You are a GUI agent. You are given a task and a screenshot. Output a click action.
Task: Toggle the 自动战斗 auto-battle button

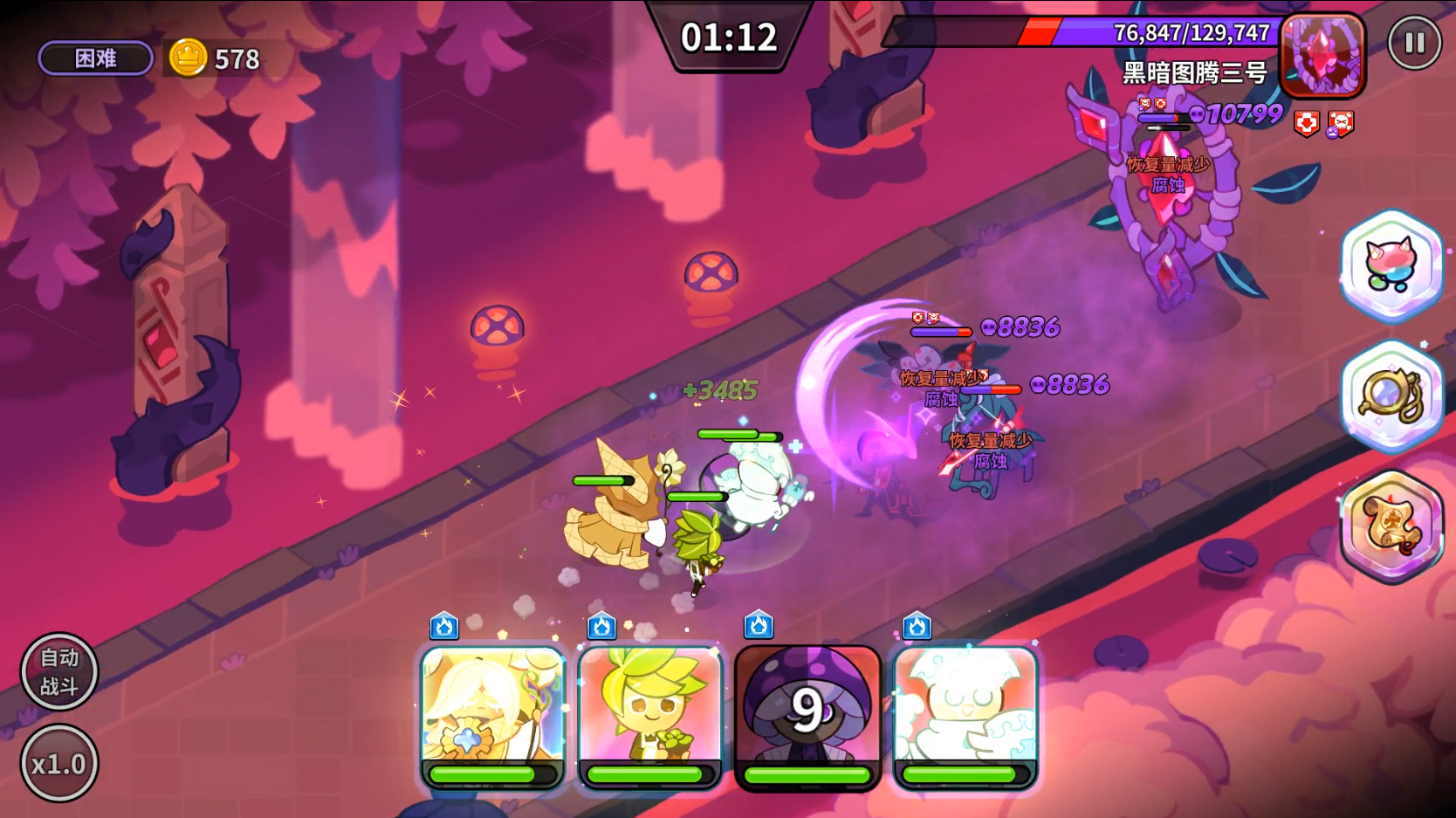(x=58, y=671)
